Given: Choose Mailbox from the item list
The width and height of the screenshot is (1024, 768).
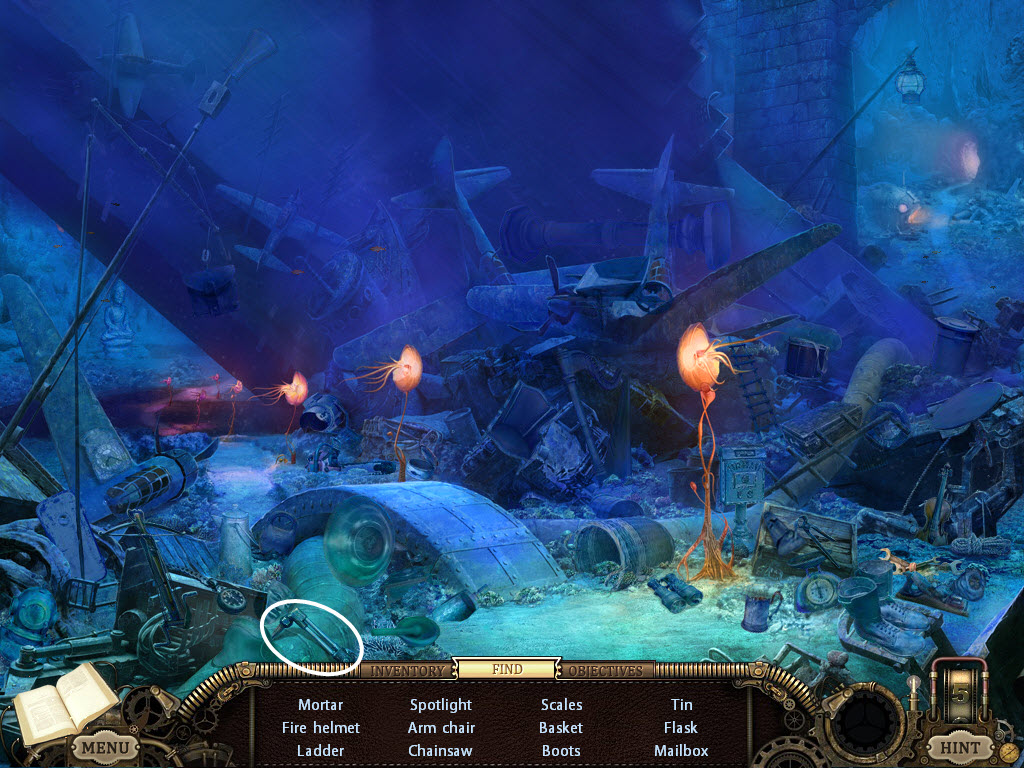Looking at the screenshot, I should (681, 750).
